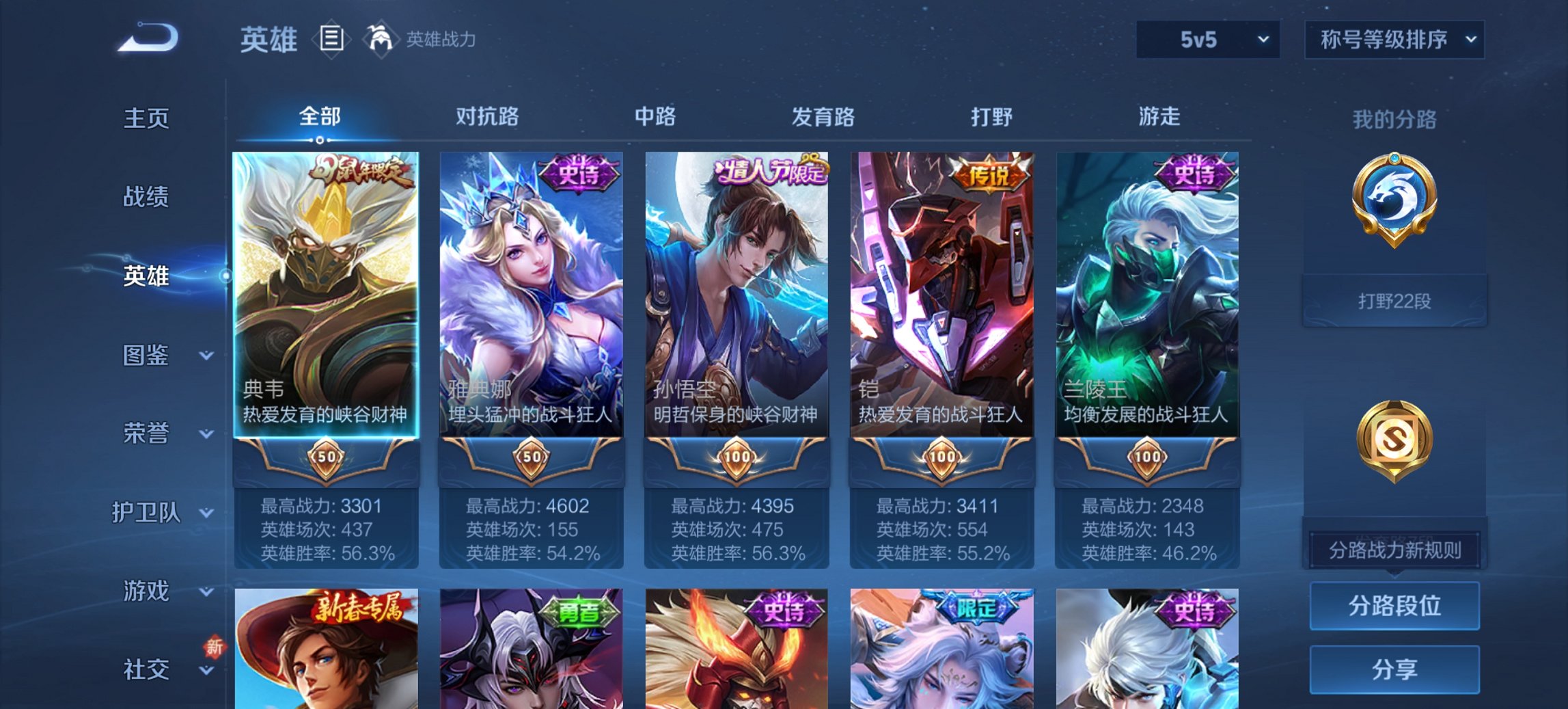This screenshot has width=1568, height=709.
Task: Open the hero list icon beside 英雄 title
Action: (333, 40)
